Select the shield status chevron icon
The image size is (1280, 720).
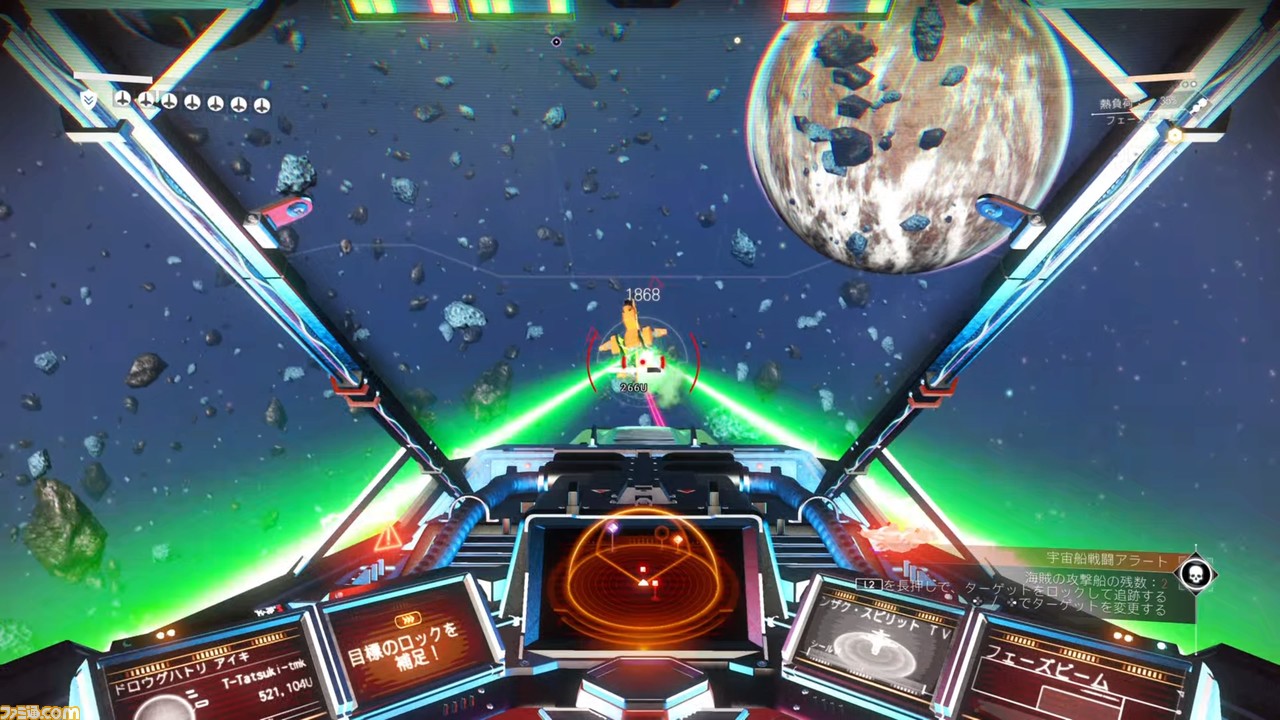88,101
